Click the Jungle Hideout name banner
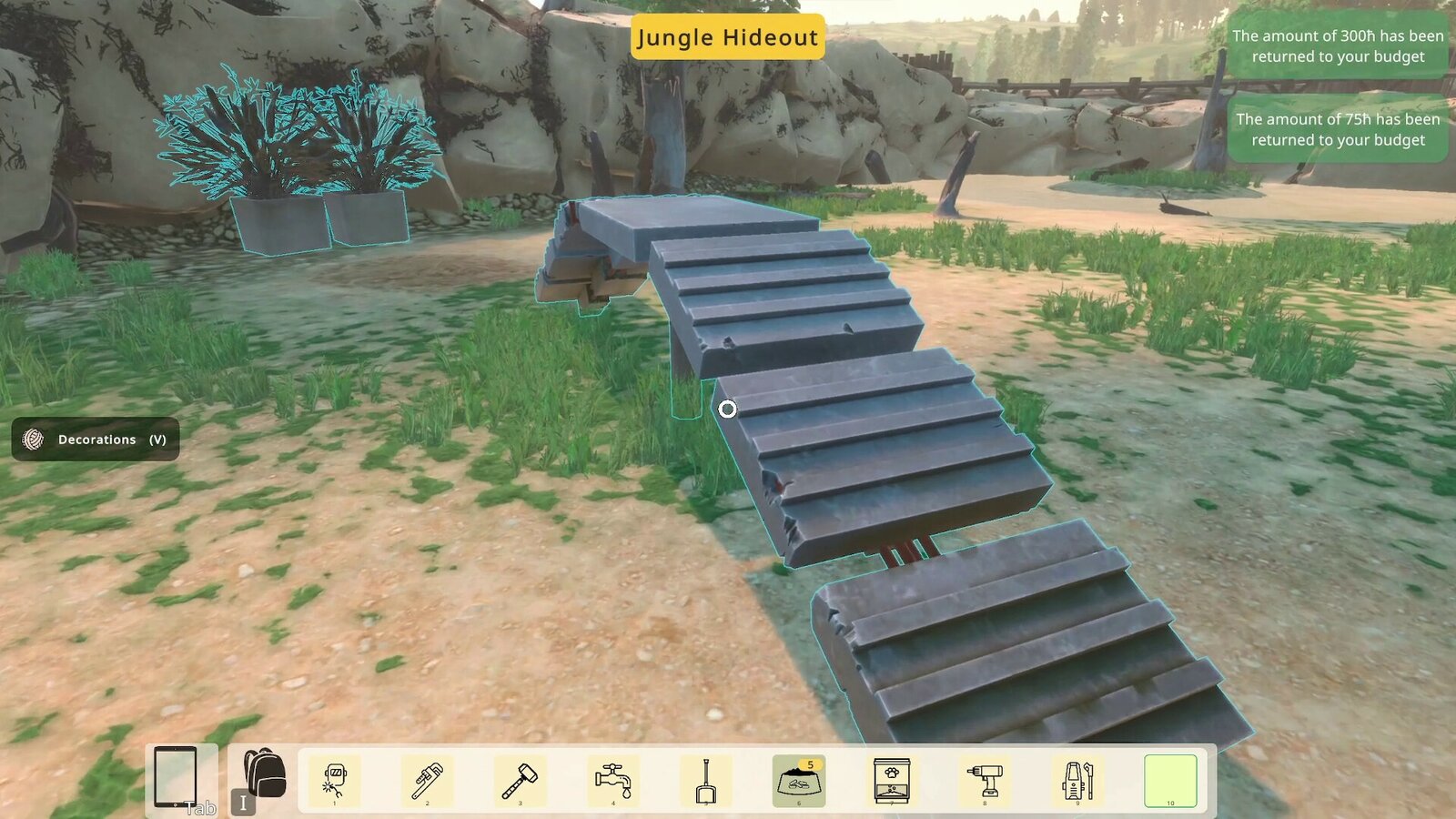Screen dimensions: 1456x819 [727, 38]
